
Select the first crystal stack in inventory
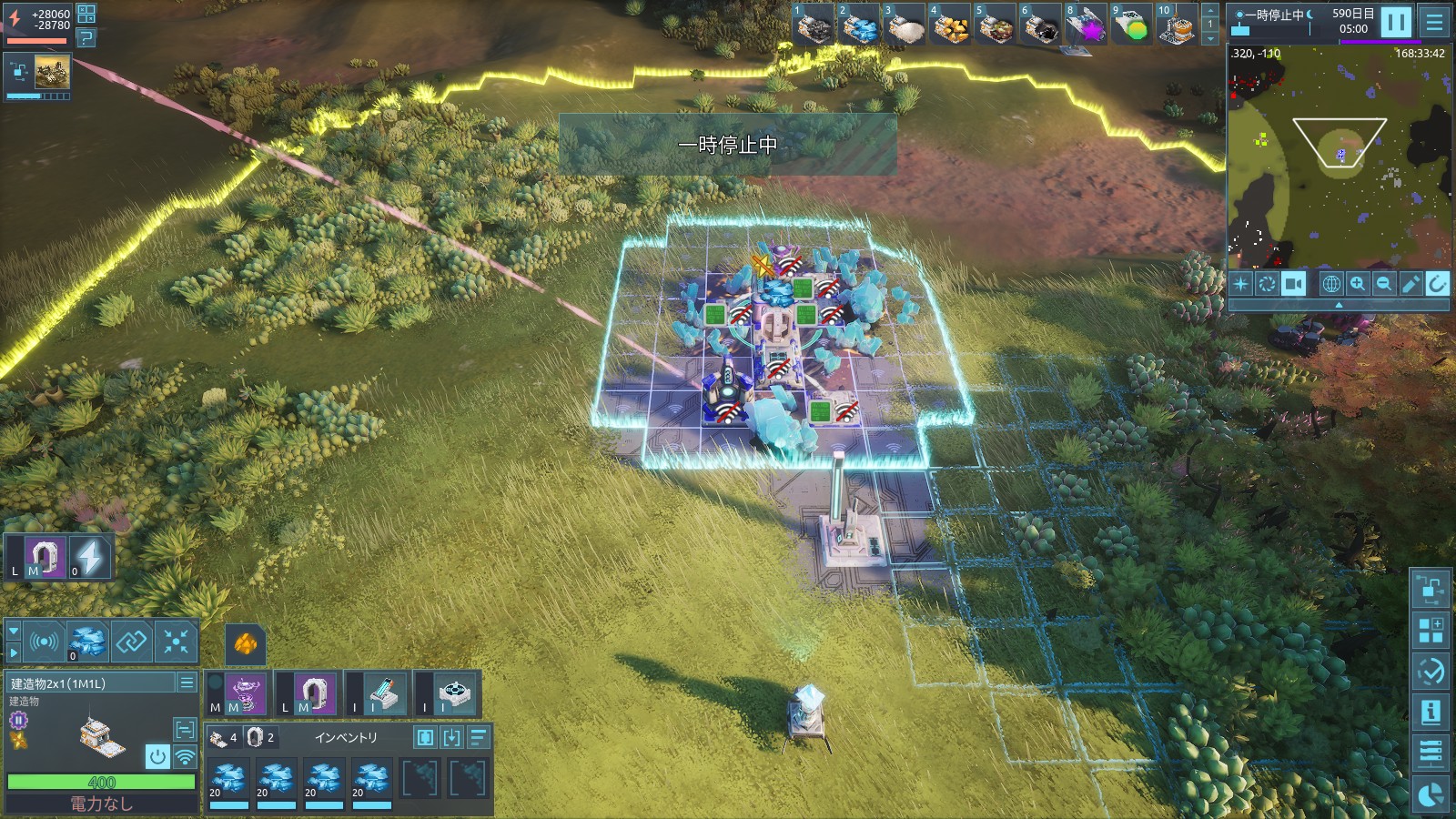pos(228,780)
